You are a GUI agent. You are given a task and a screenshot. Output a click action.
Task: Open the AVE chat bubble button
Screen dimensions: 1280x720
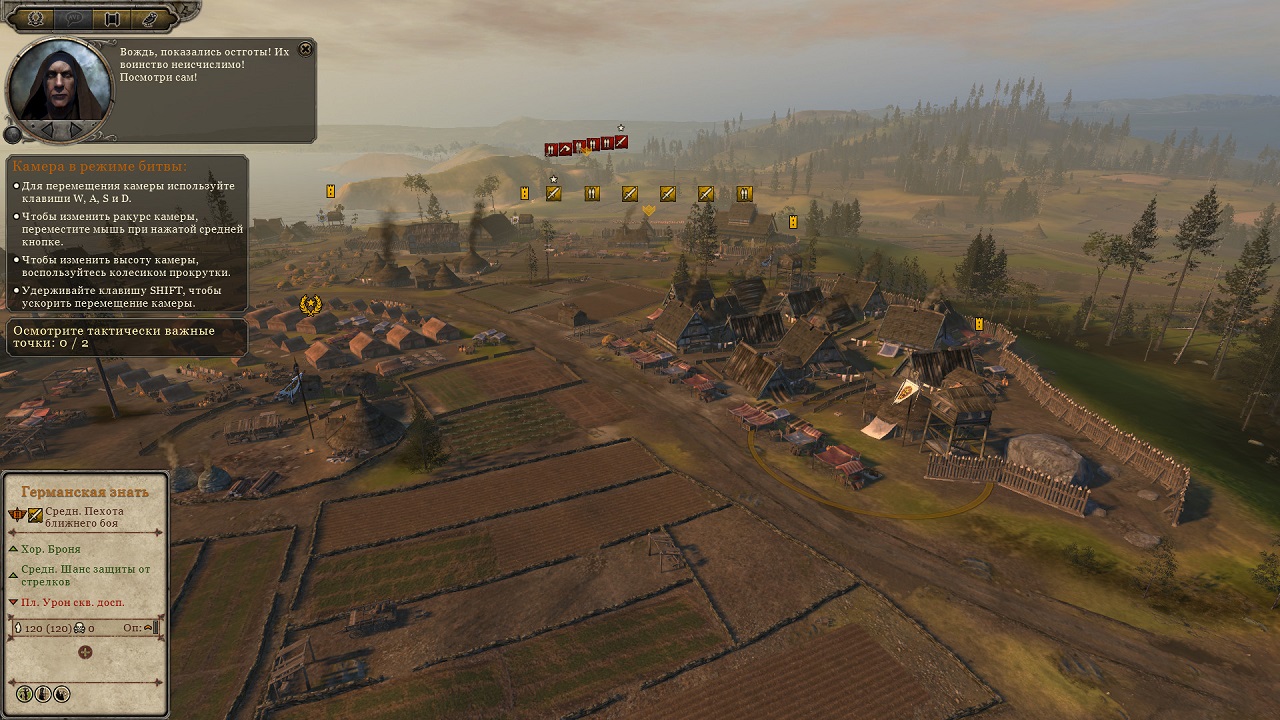click(73, 18)
